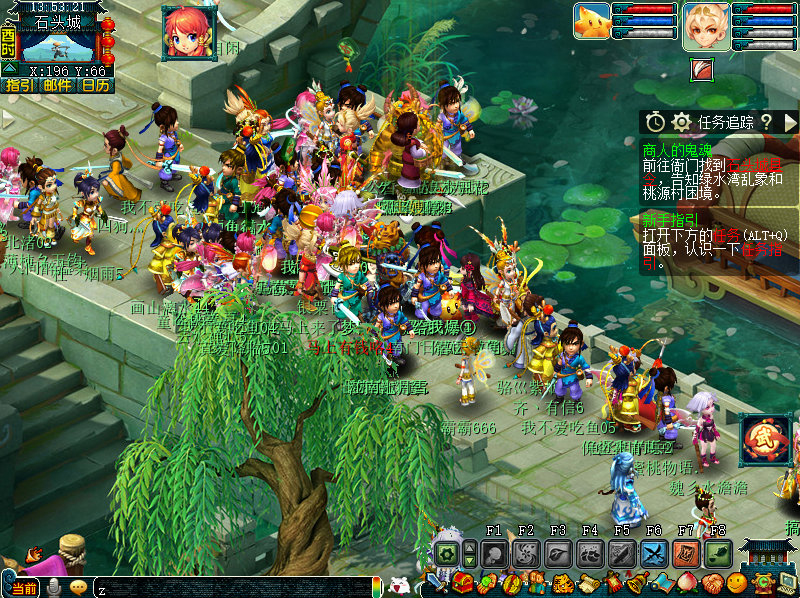Click the 石头城 minimap thumbnail

(x=58, y=46)
